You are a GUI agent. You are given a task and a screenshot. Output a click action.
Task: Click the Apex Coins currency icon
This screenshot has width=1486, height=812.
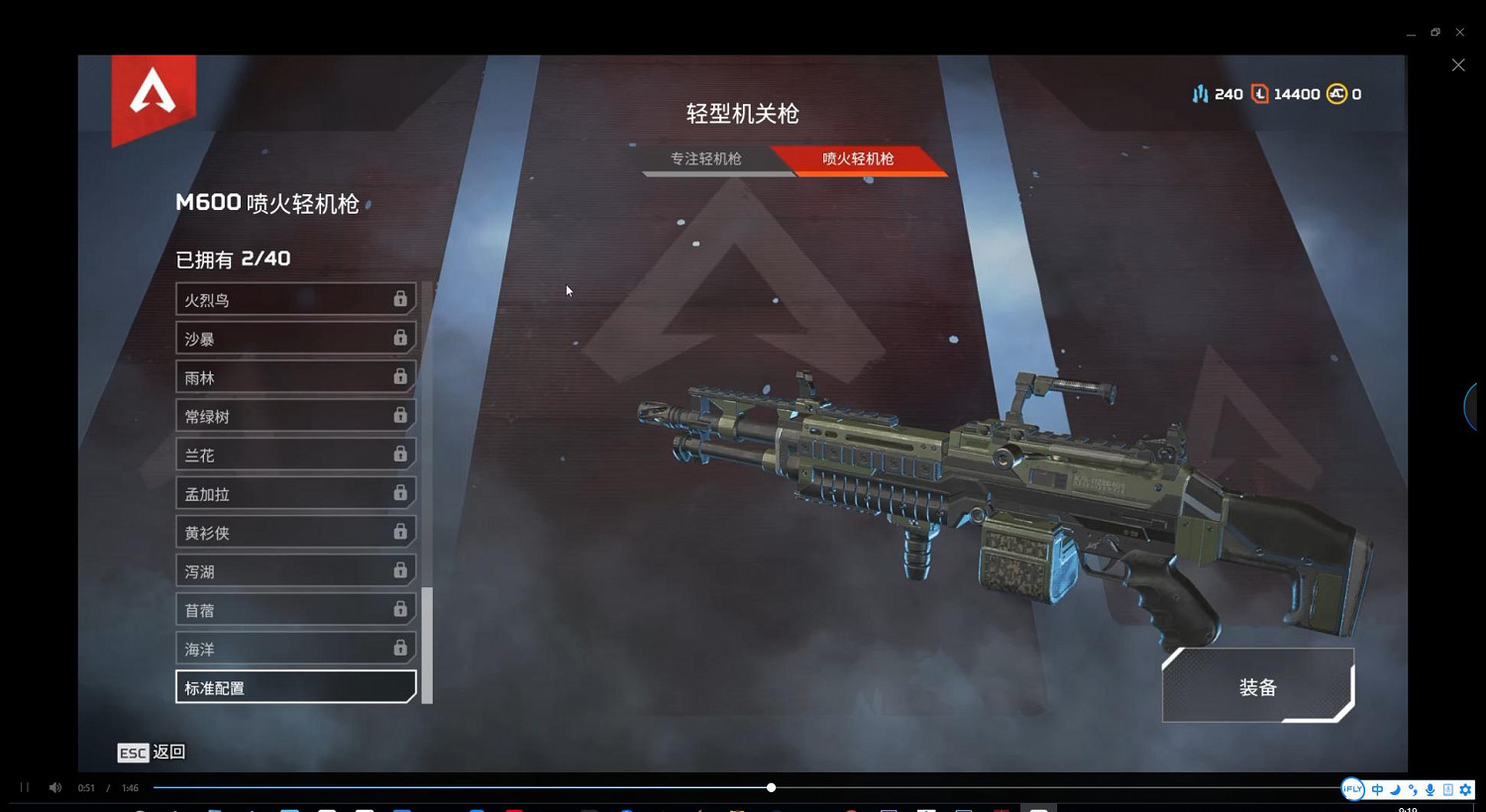(1335, 93)
